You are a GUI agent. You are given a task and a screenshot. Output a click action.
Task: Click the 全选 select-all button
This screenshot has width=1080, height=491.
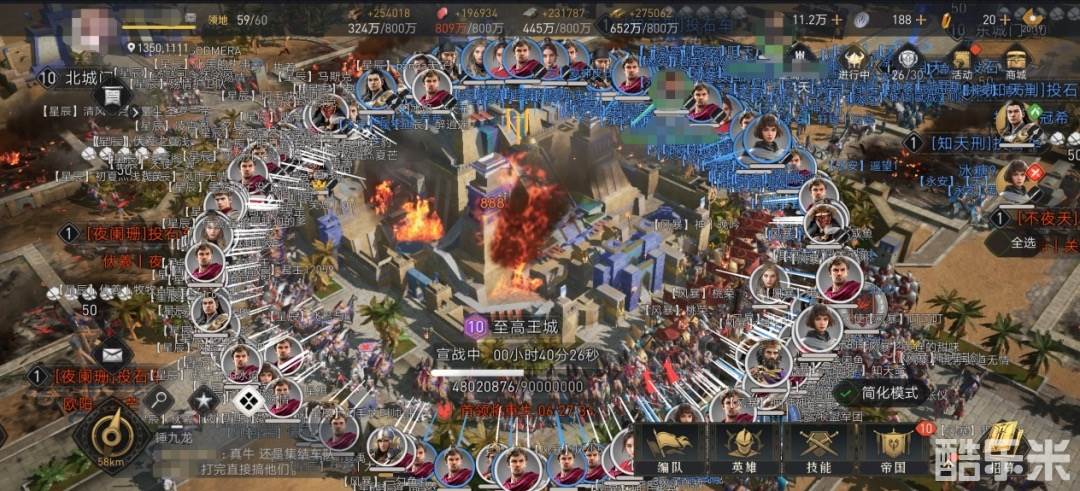pos(1023,242)
